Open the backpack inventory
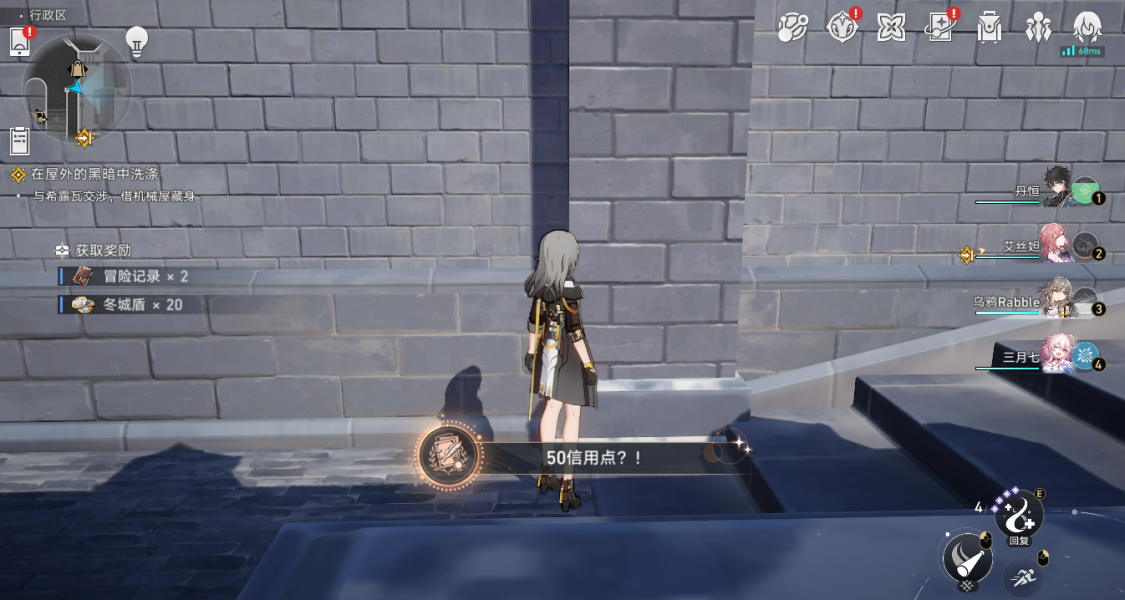The width and height of the screenshot is (1125, 600). (989, 27)
